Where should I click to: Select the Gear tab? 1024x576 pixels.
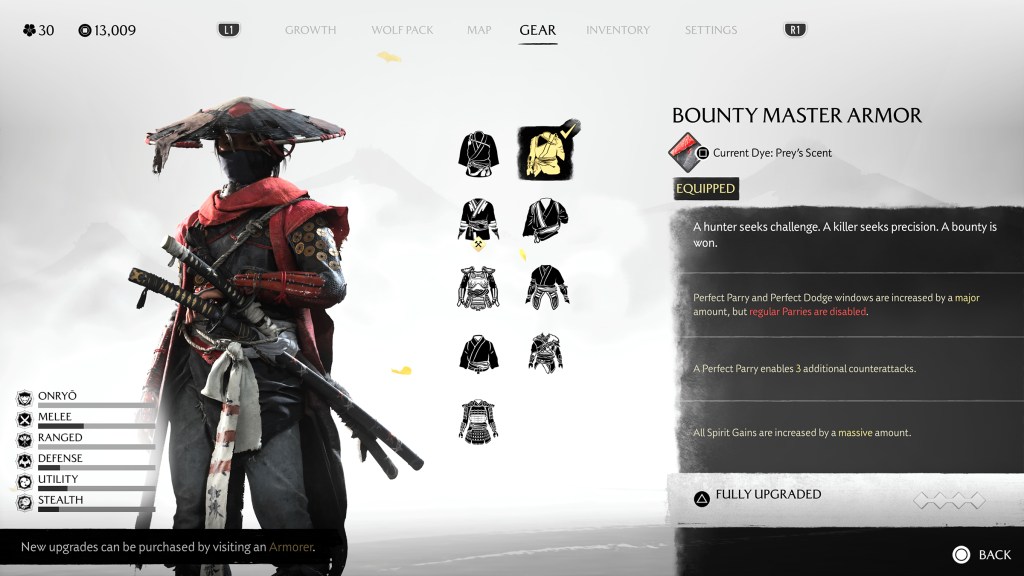(x=537, y=30)
